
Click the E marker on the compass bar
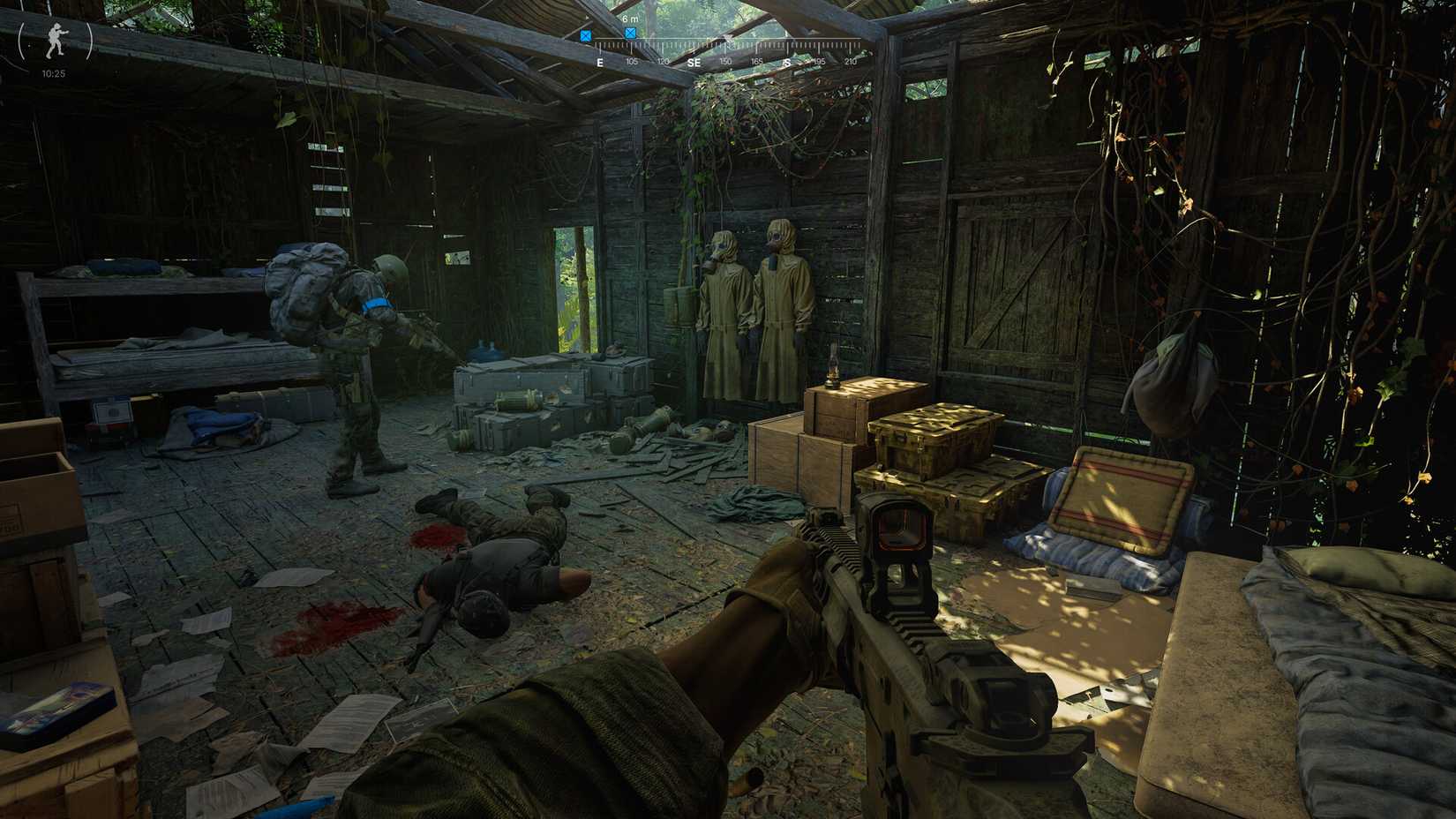(601, 63)
